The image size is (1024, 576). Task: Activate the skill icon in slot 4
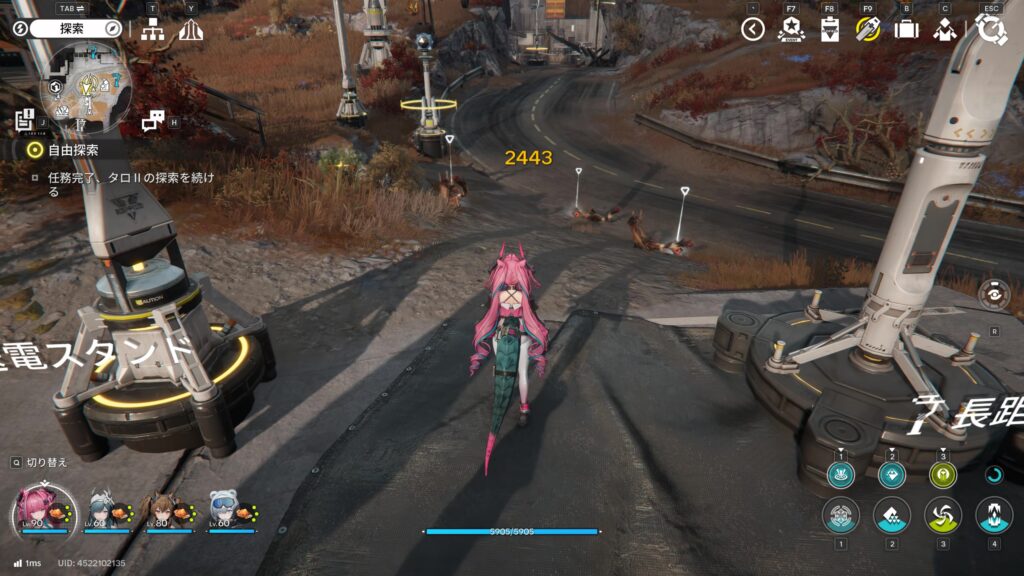993,515
